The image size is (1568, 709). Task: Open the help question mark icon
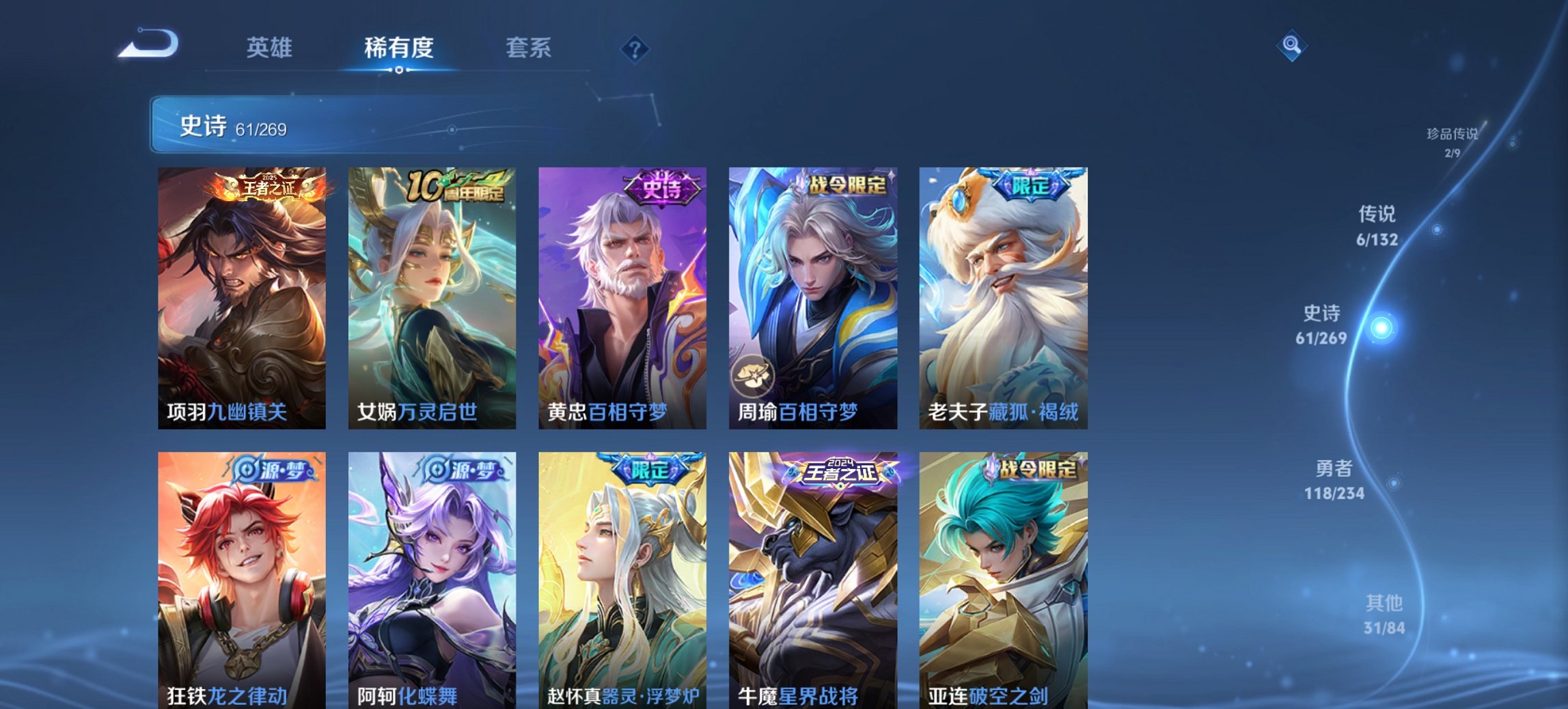click(x=635, y=48)
